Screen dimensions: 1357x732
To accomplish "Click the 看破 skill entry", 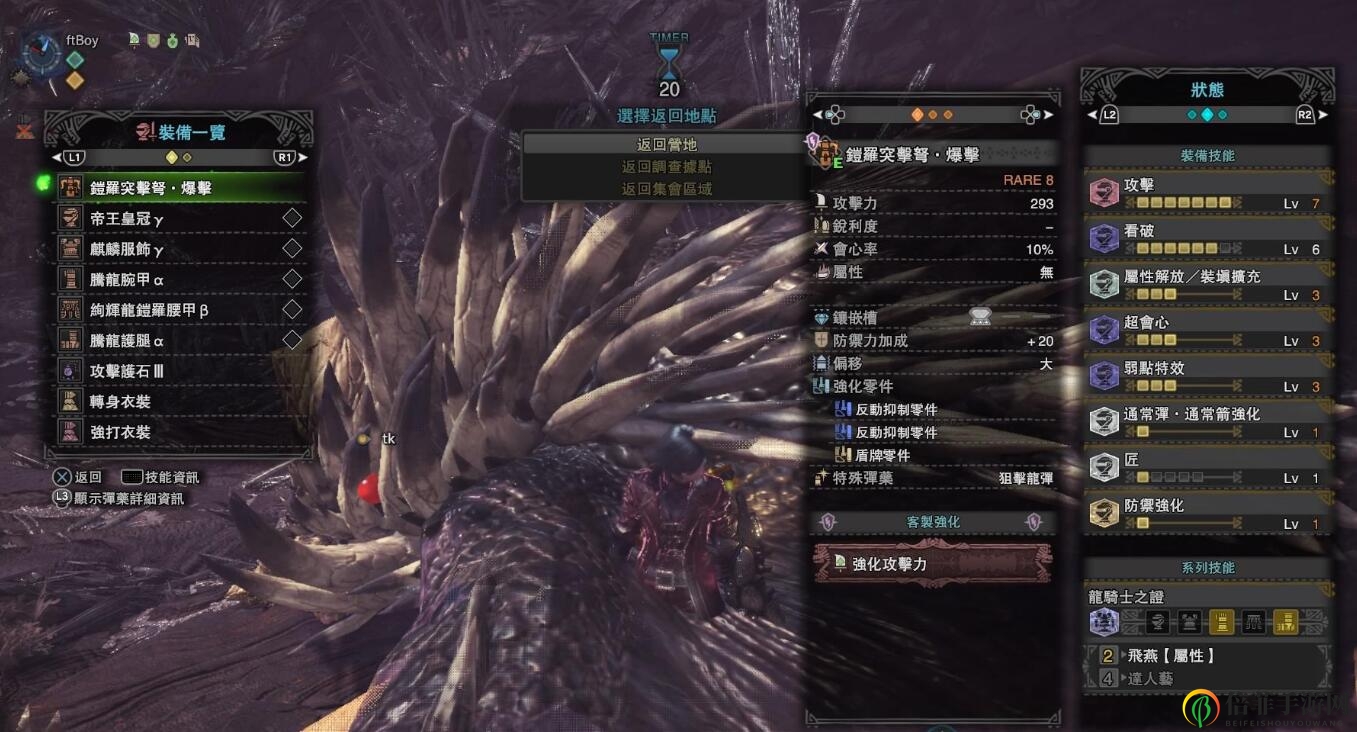I will click(1208, 238).
